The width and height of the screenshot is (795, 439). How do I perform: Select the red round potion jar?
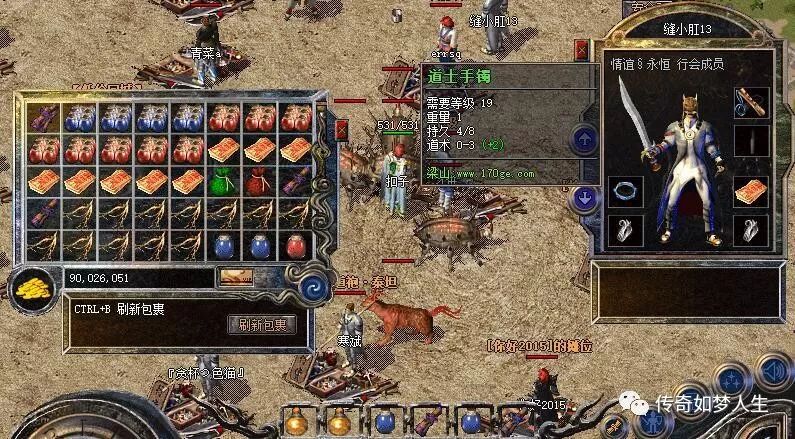pos(295,245)
